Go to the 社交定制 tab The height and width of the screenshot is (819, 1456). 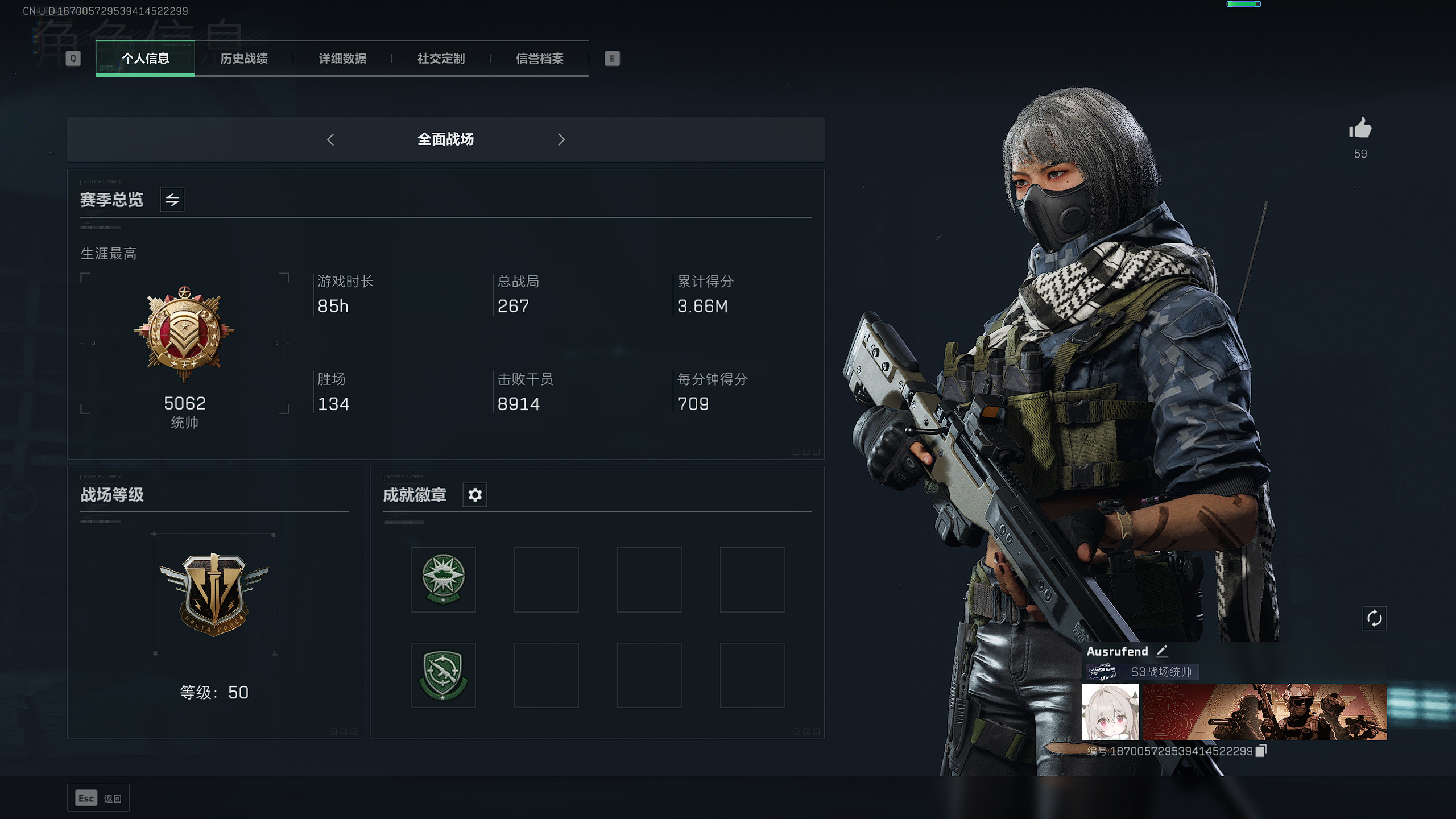point(441,59)
